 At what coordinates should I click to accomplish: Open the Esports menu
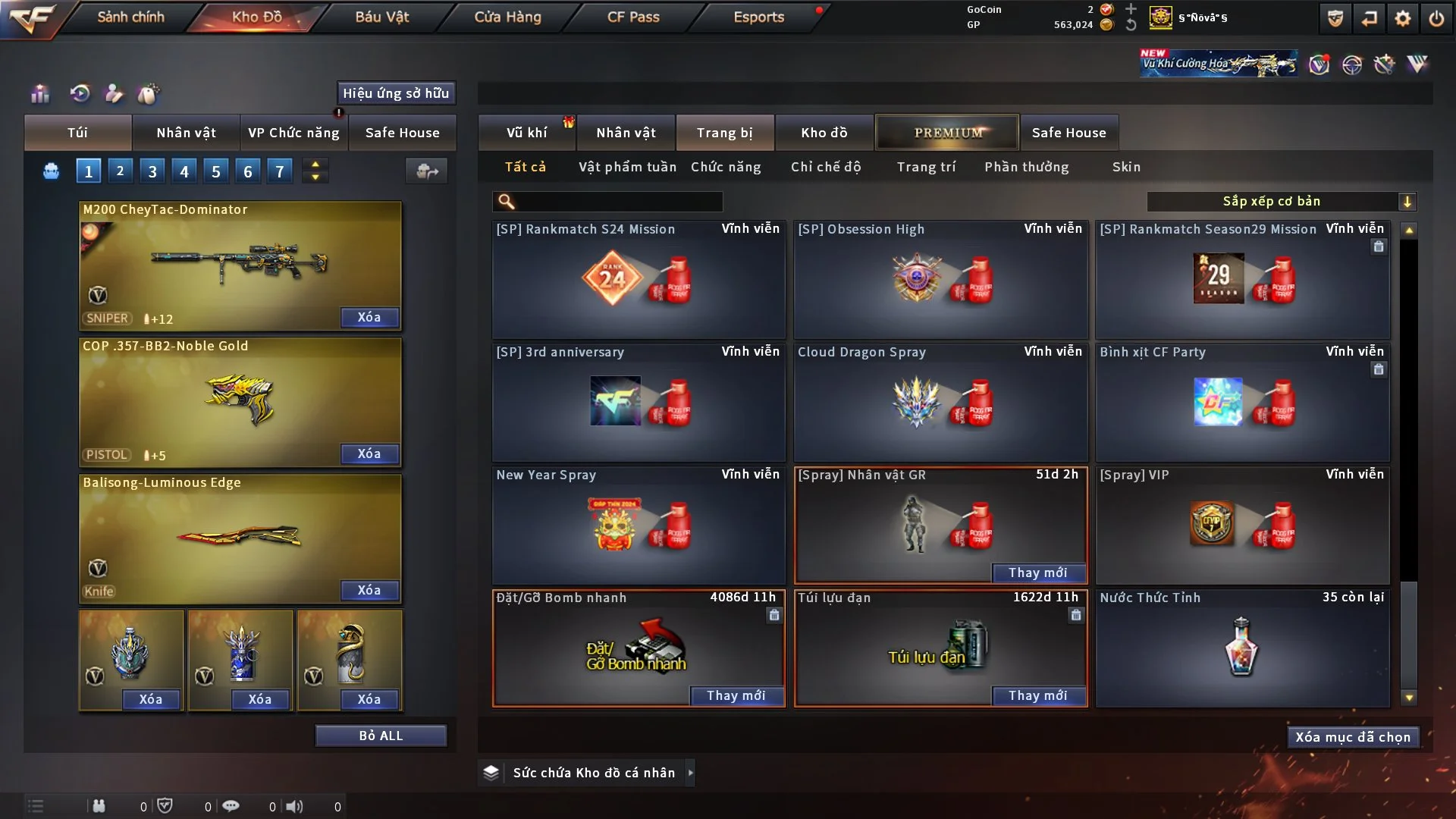[758, 17]
